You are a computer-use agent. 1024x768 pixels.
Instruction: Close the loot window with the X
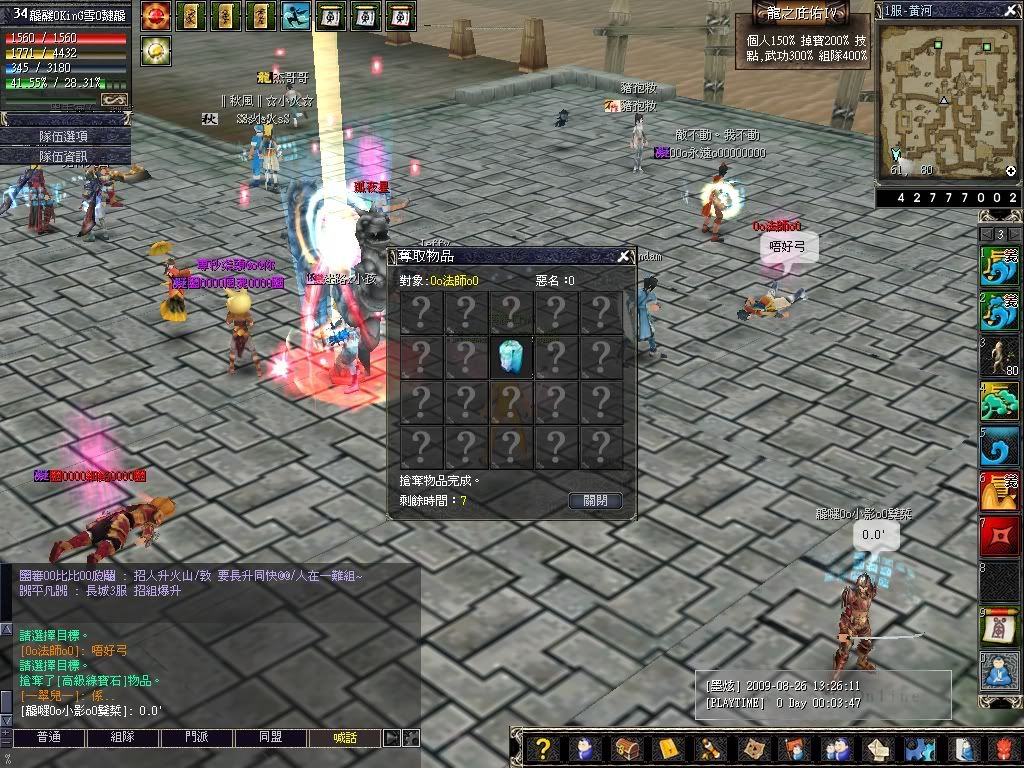pyautogui.click(x=624, y=256)
